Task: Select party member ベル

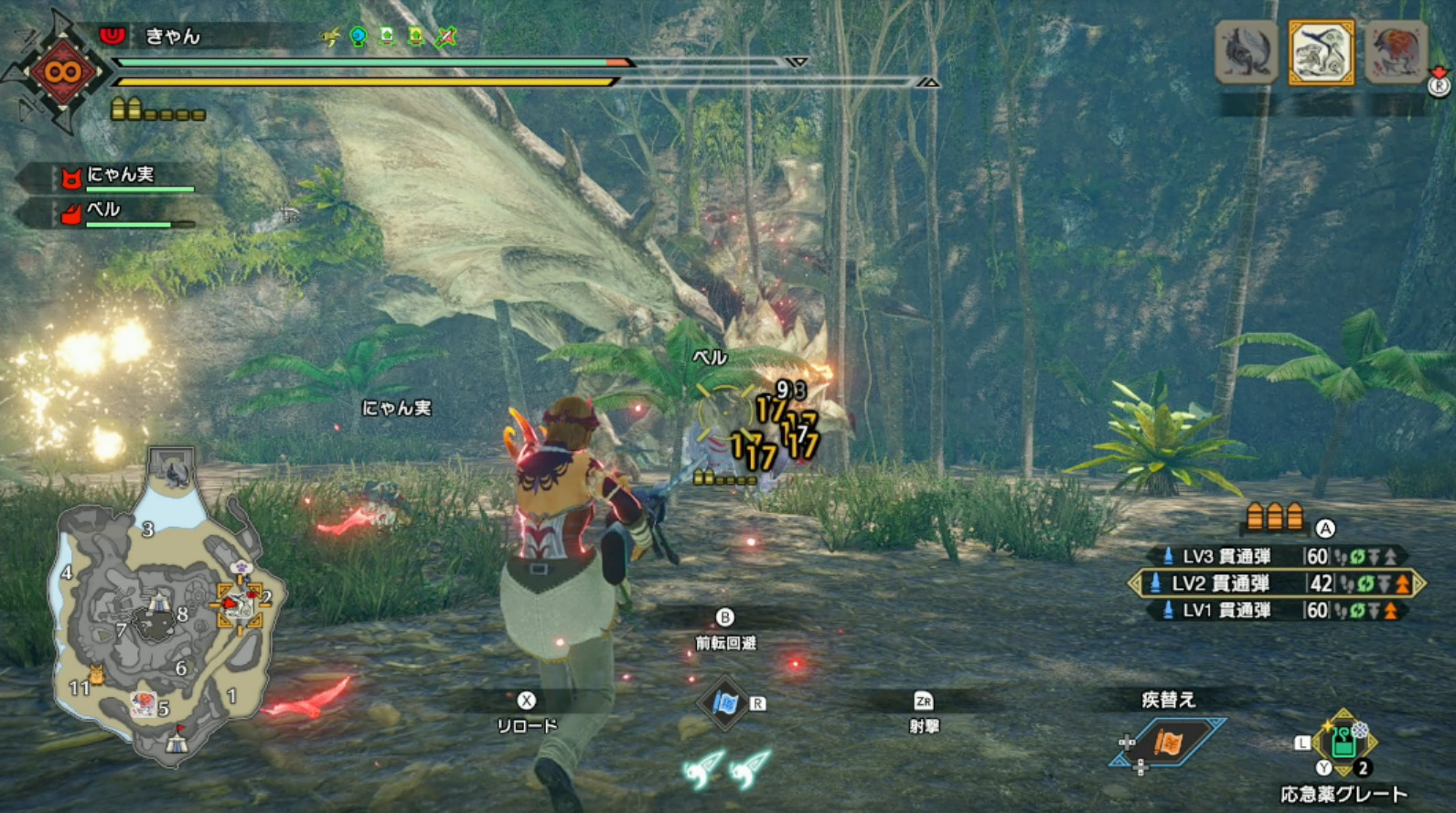Action: point(102,210)
